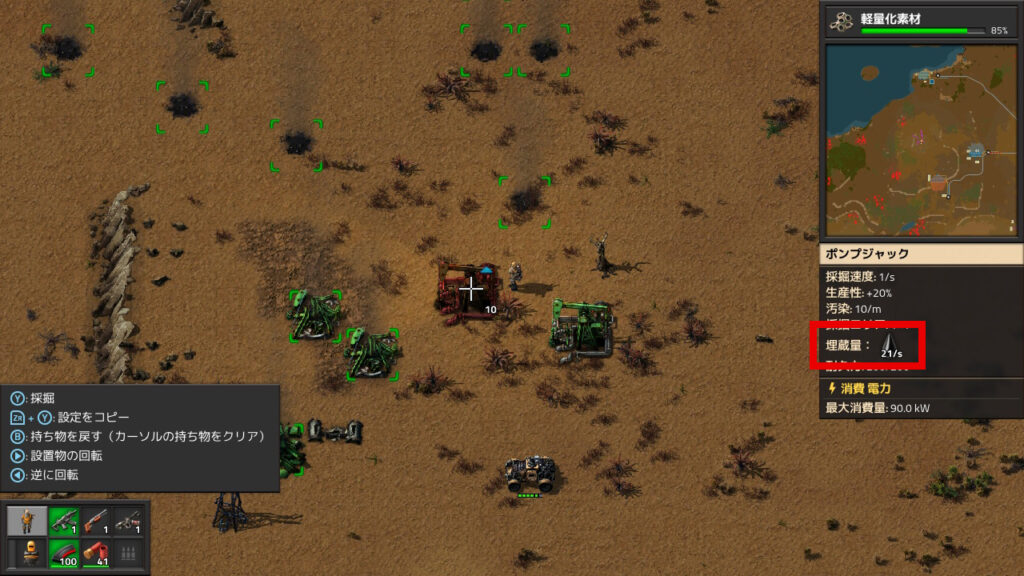Open the 軽量化素材 research panel
The width and height of the screenshot is (1024, 576).
pyautogui.click(x=919, y=22)
